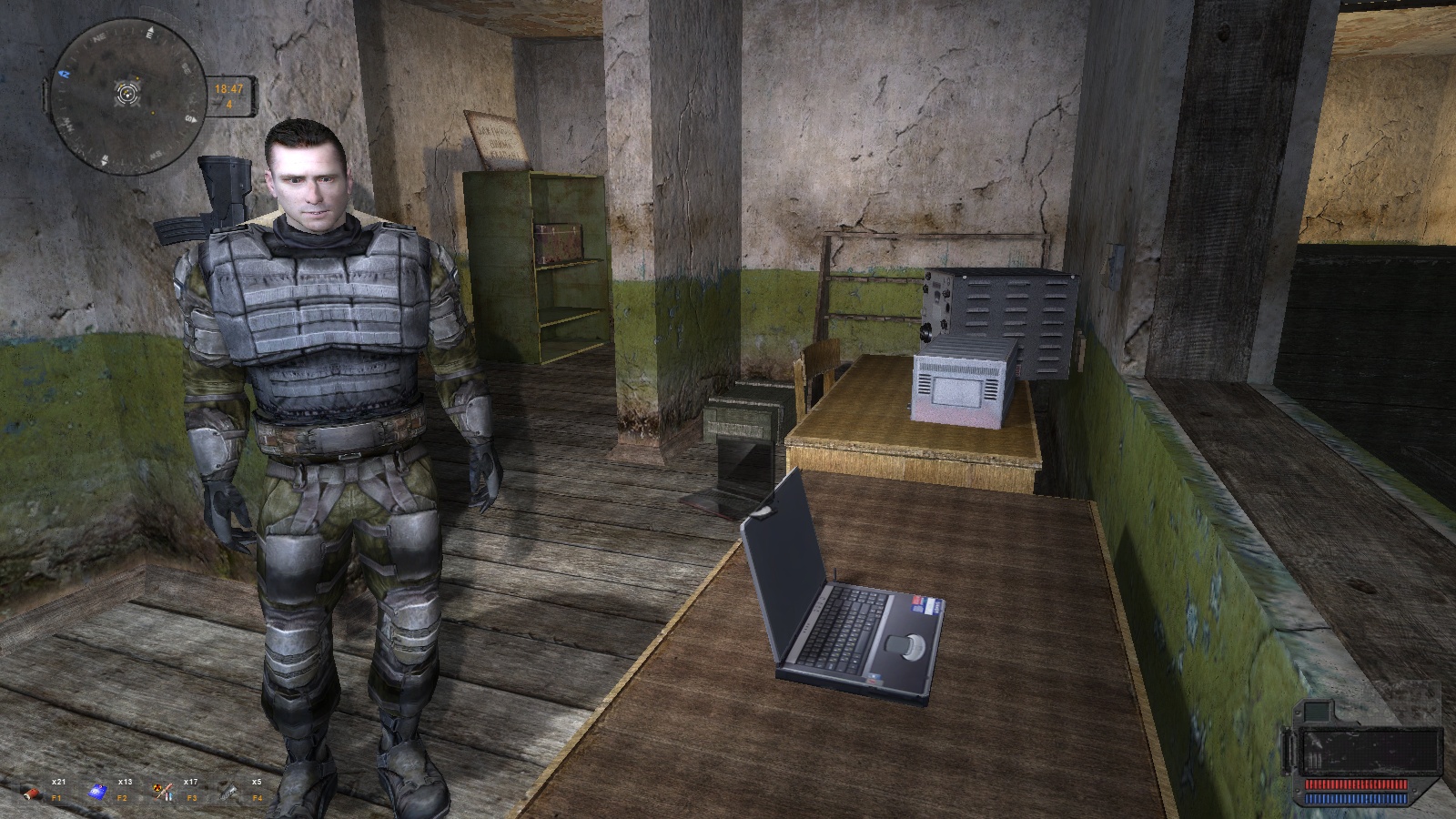Use the anti-radiation drugs quick slot

click(x=164, y=793)
